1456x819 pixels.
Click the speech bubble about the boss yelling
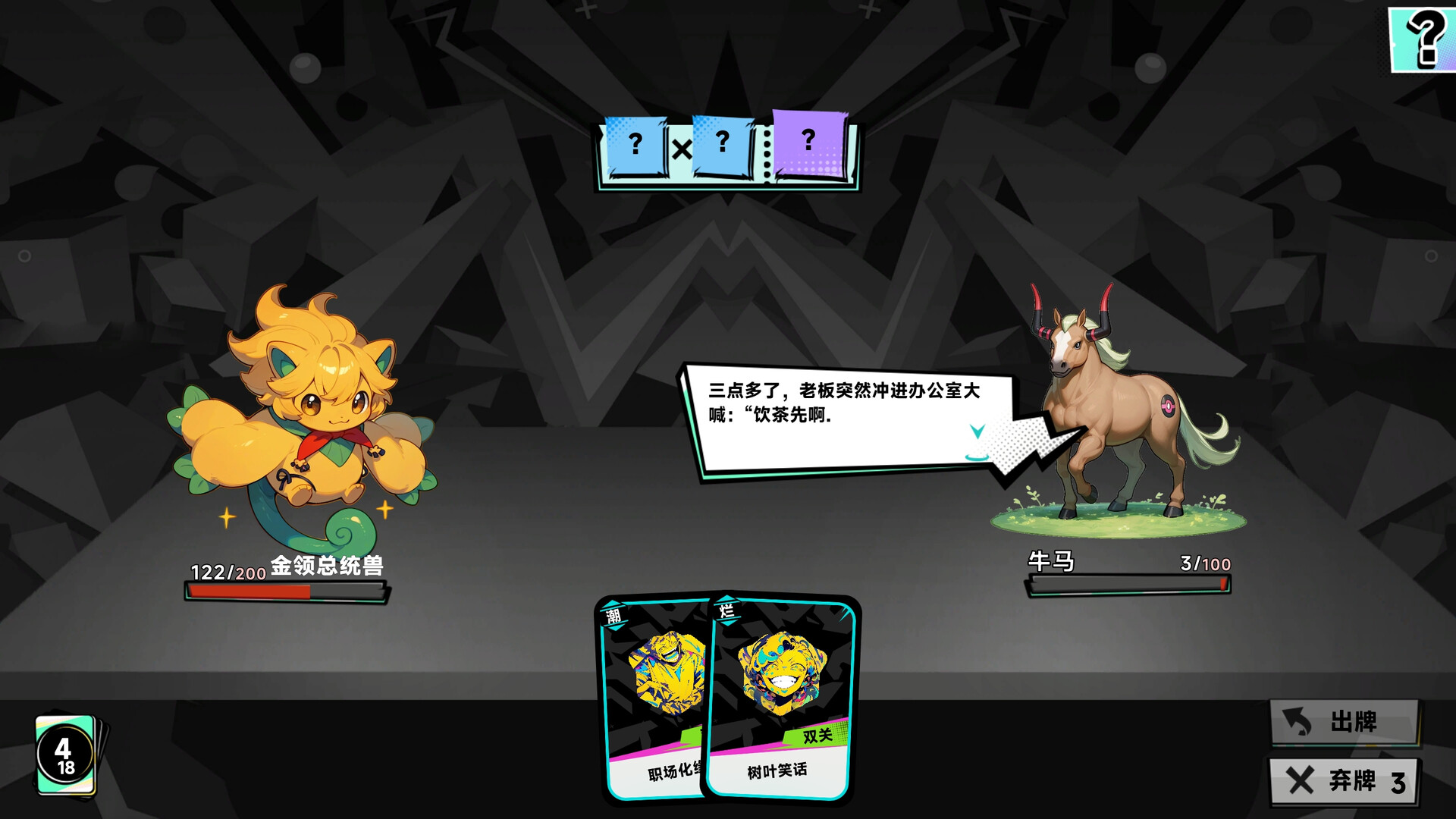(842, 413)
